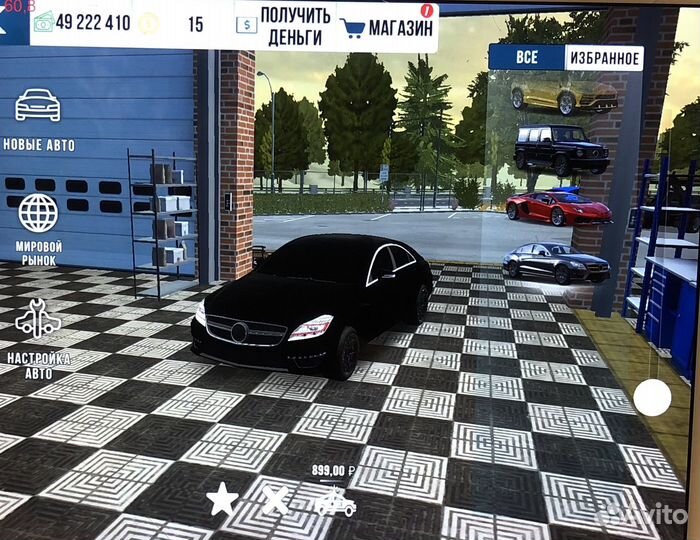Image resolution: width=700 pixels, height=540 pixels.
Task: Open the Новые авто section
Action: (x=38, y=118)
